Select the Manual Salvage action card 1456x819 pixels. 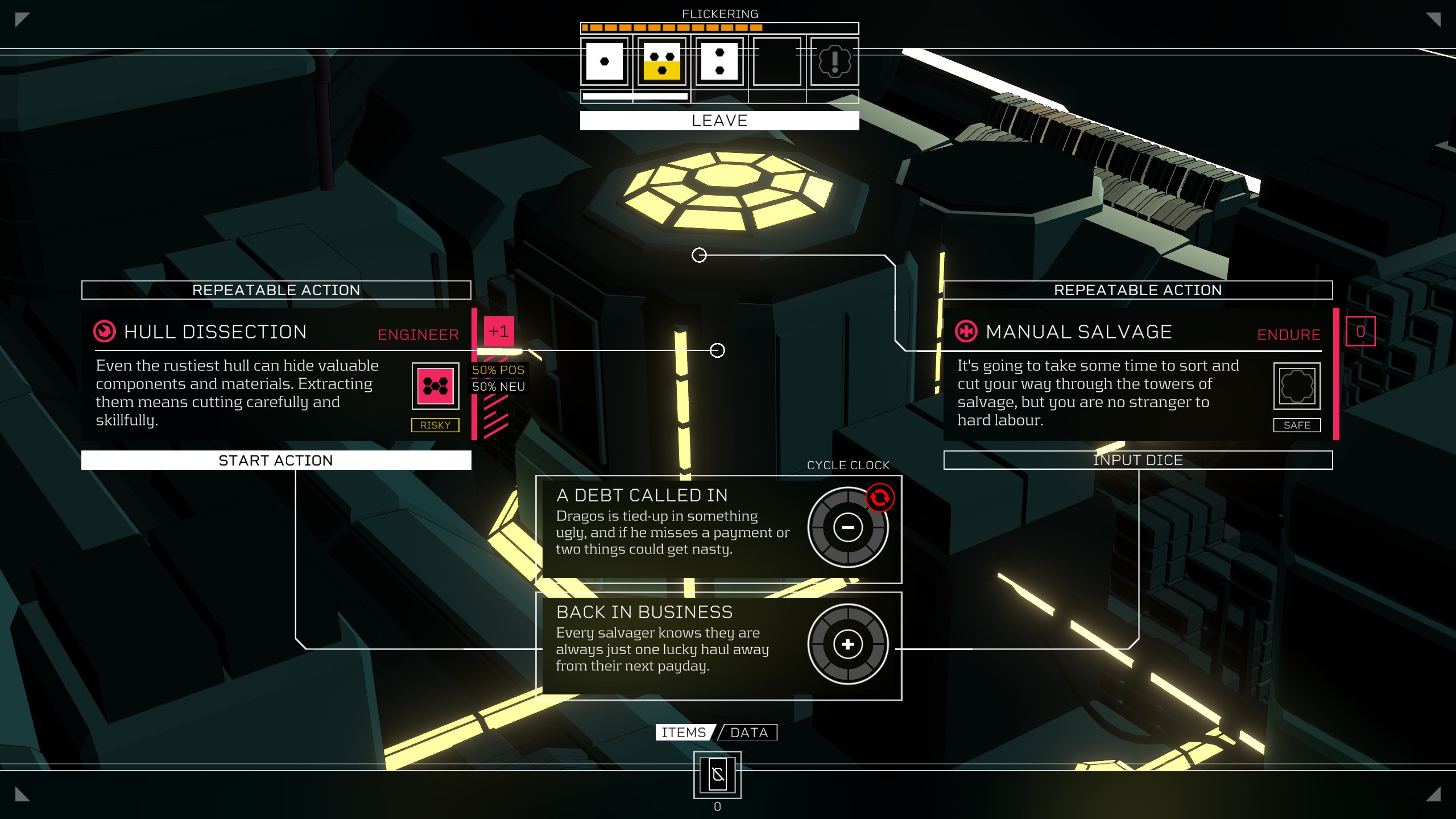click(x=1109, y=375)
